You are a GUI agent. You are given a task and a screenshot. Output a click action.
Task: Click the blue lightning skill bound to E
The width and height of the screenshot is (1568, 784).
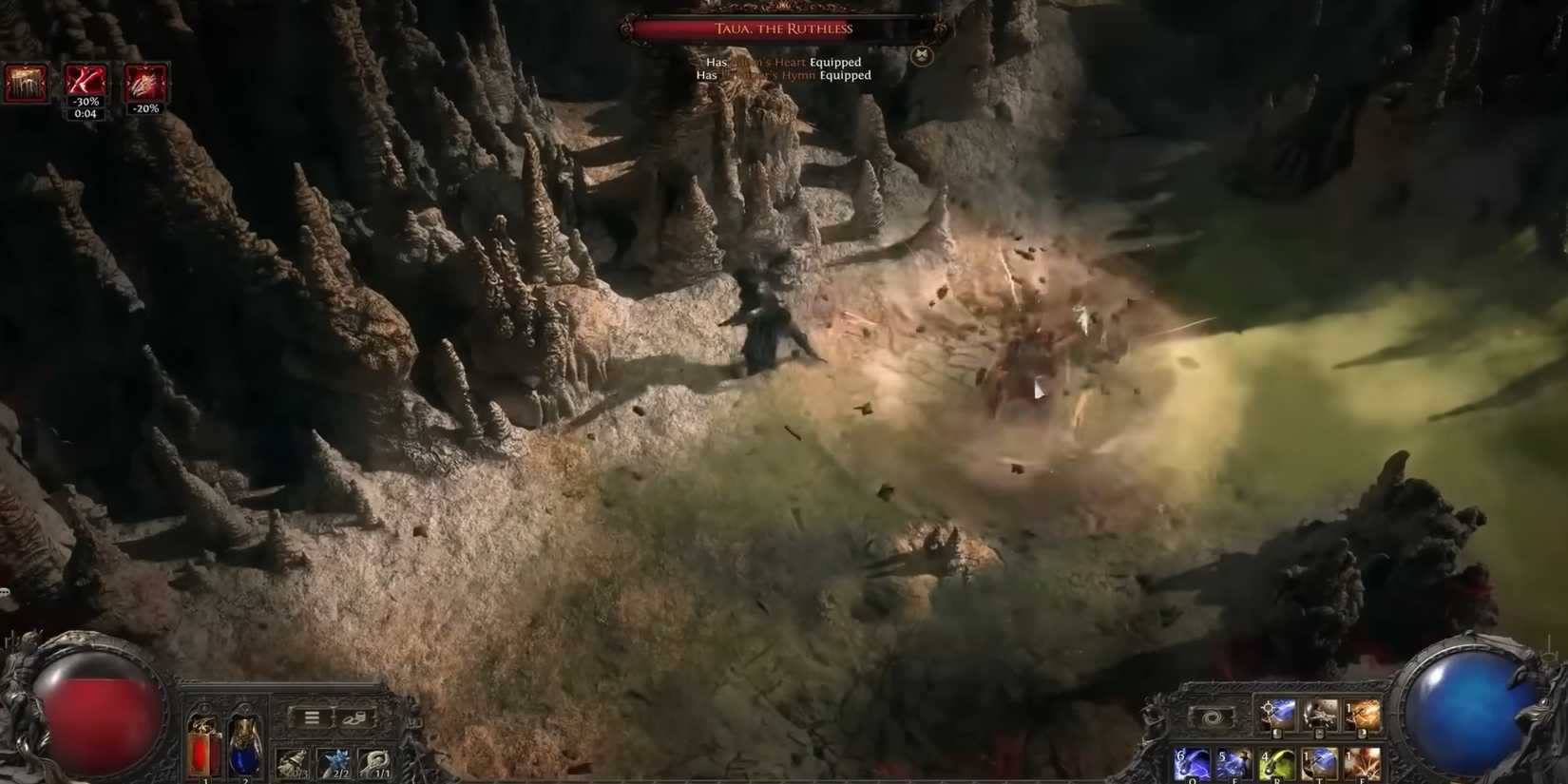click(1233, 761)
